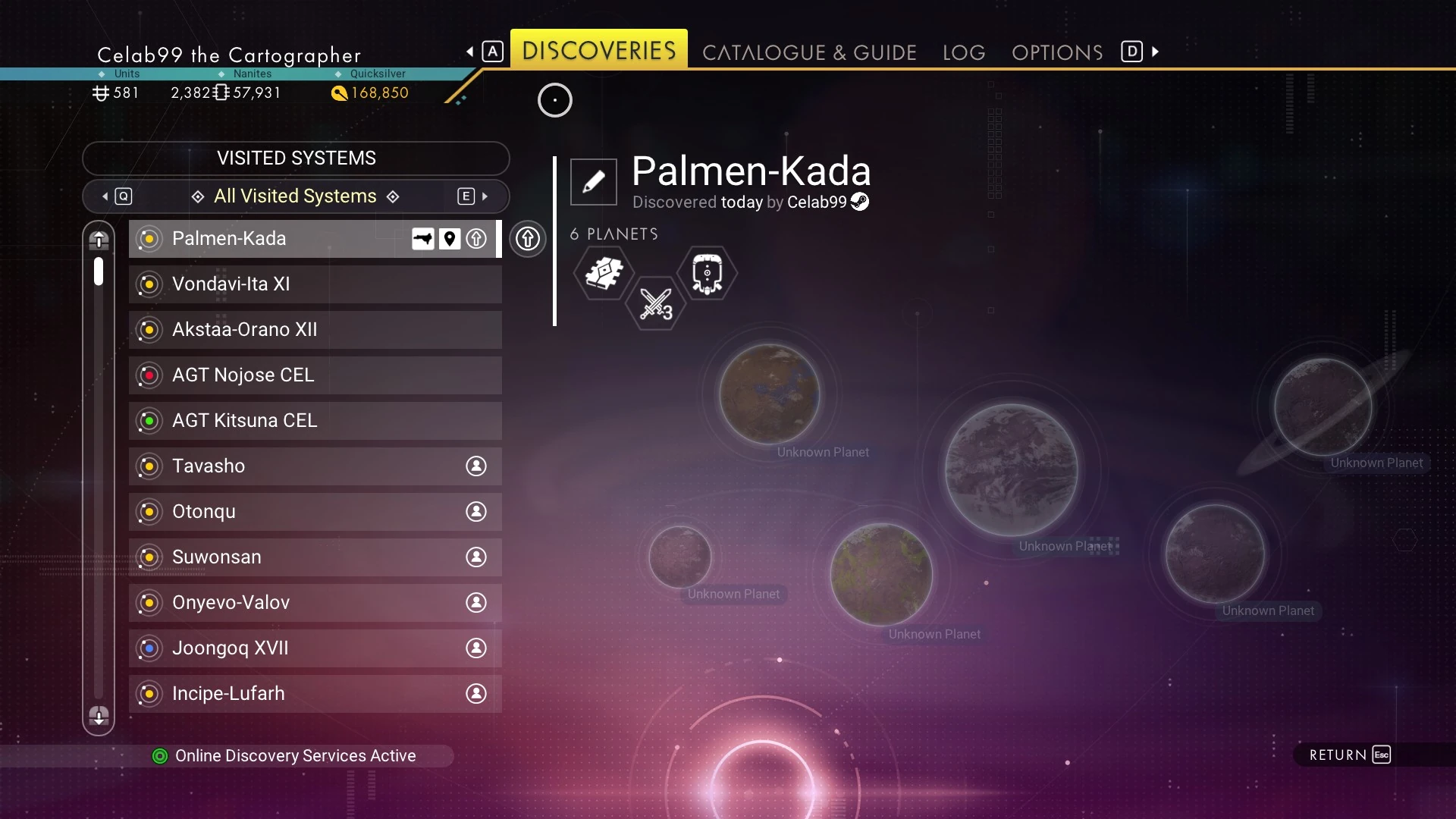Screen dimensions: 1456x819
Task: Open the AGT Nojose CEL system
Action: (x=315, y=375)
